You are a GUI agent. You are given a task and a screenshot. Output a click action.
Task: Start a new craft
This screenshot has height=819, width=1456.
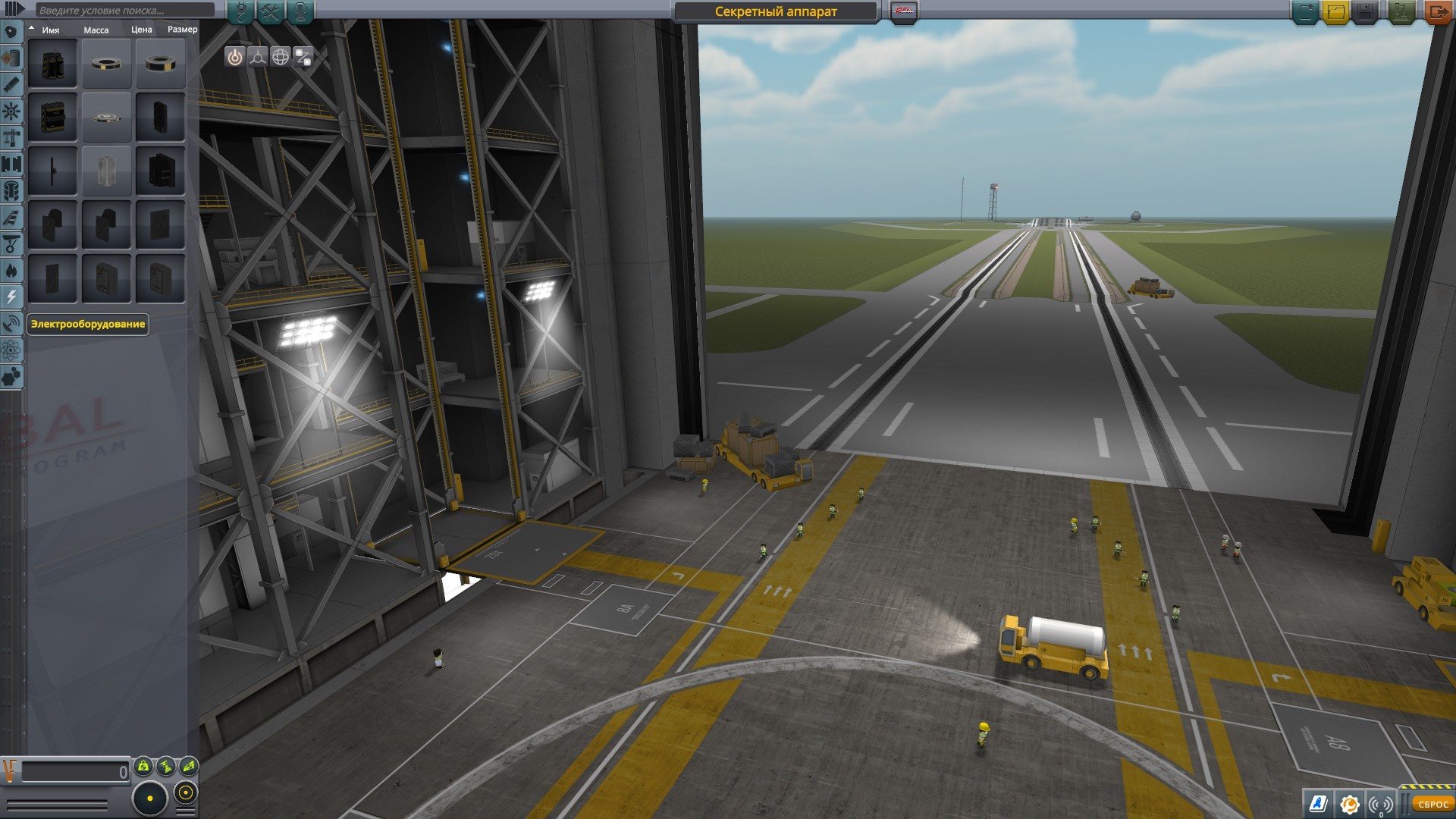(1305, 10)
